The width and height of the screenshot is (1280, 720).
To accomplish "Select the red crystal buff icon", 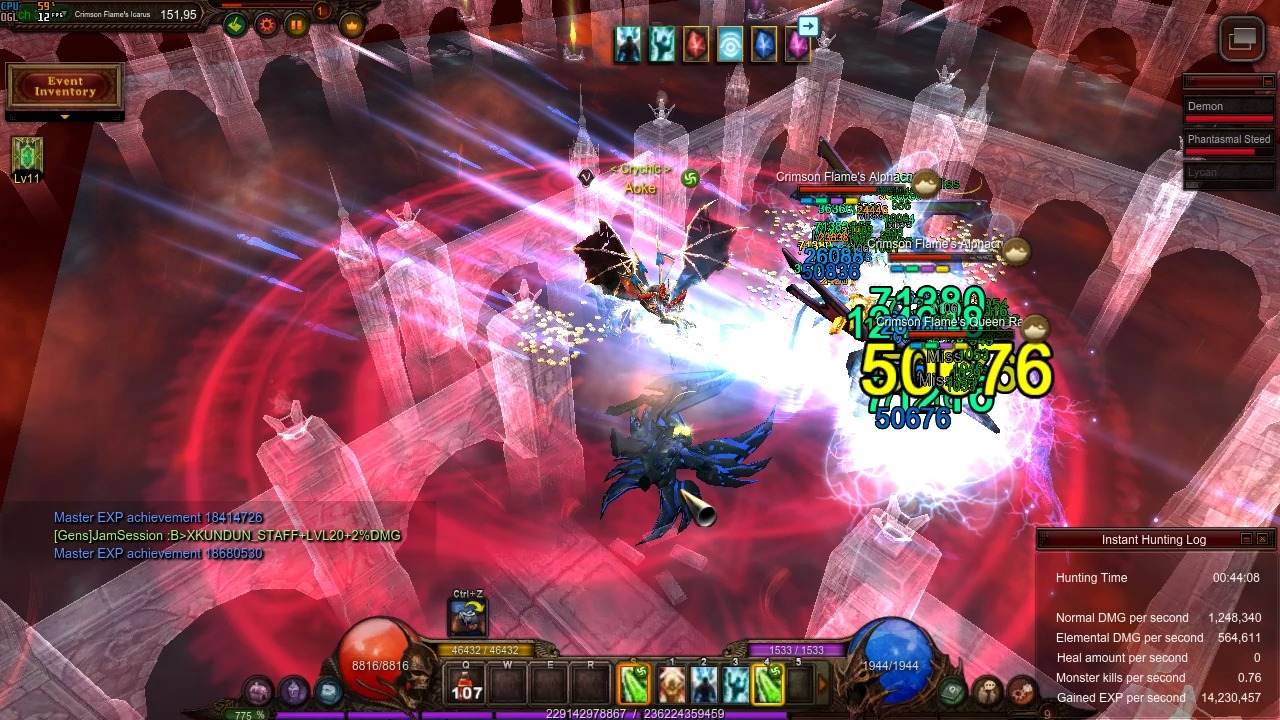I will point(695,45).
